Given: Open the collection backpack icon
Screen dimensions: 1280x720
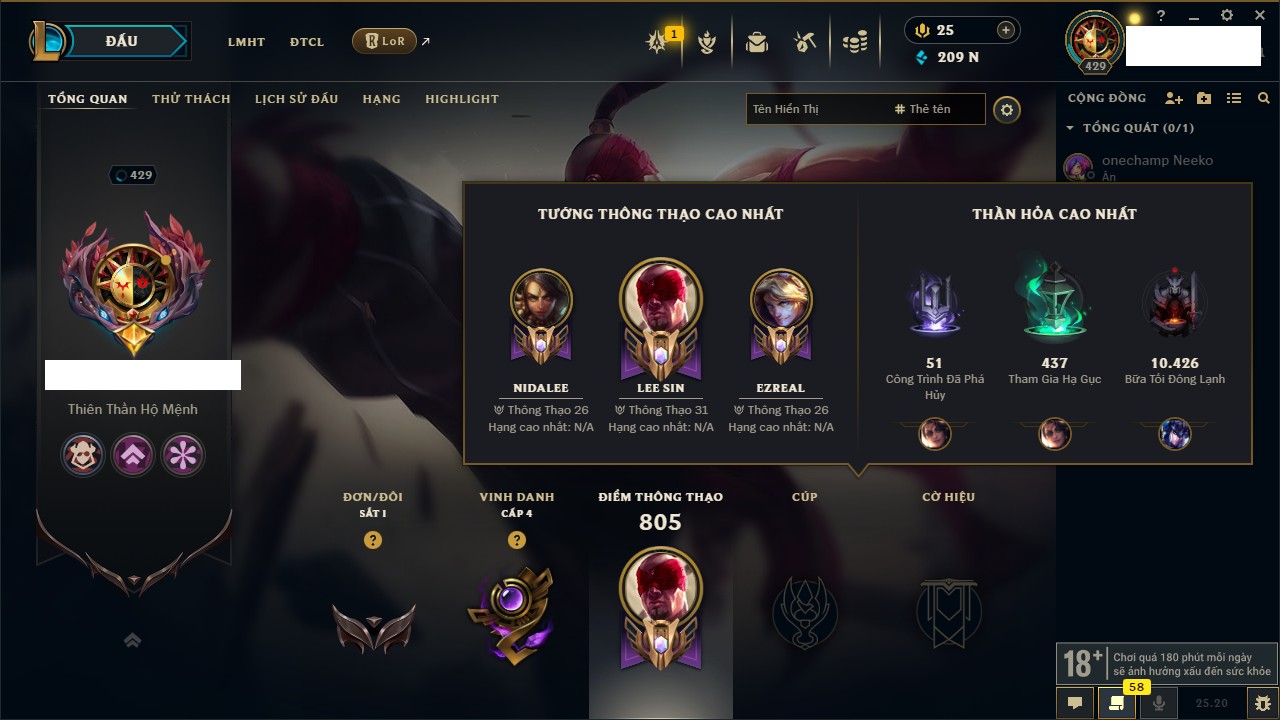Looking at the screenshot, I should point(757,42).
